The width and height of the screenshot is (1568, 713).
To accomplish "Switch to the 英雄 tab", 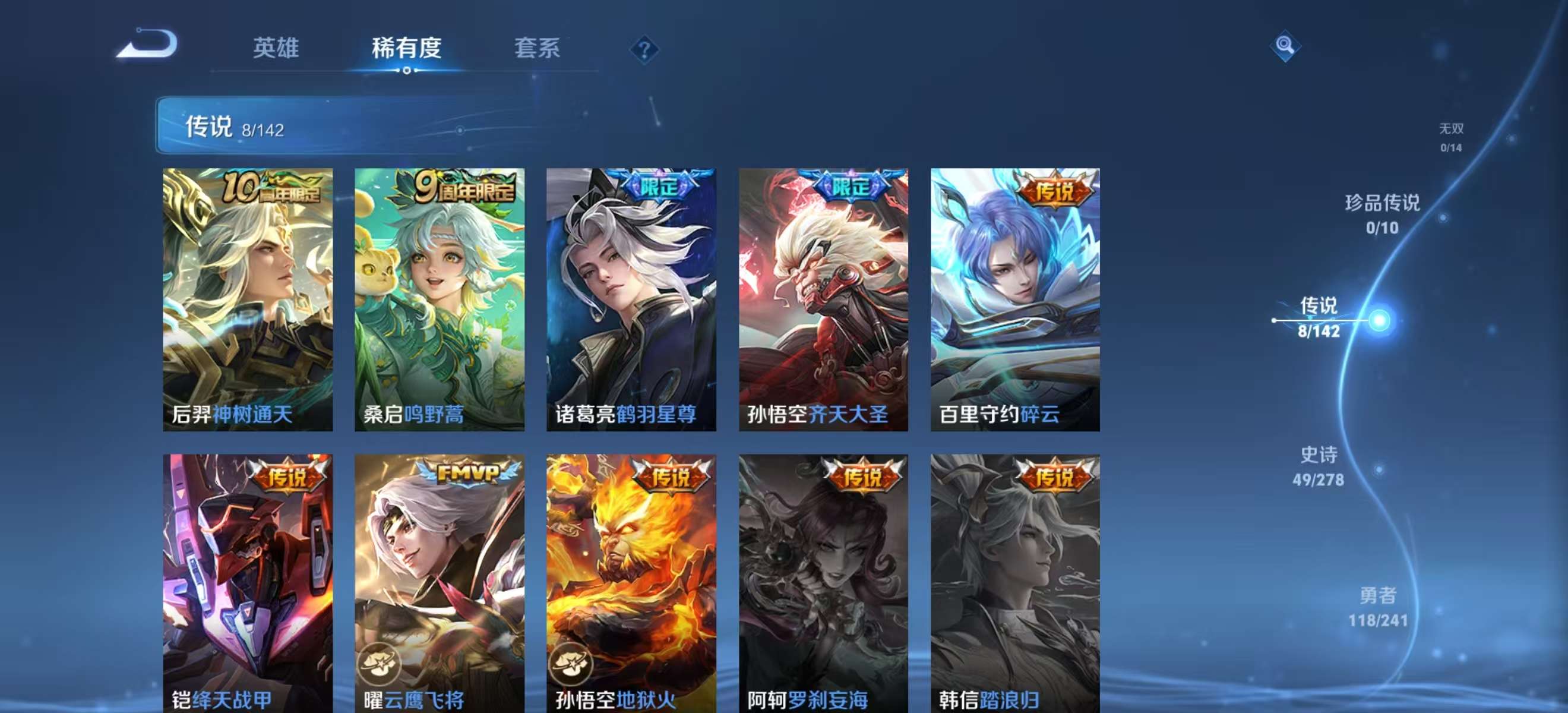I will 277,49.
